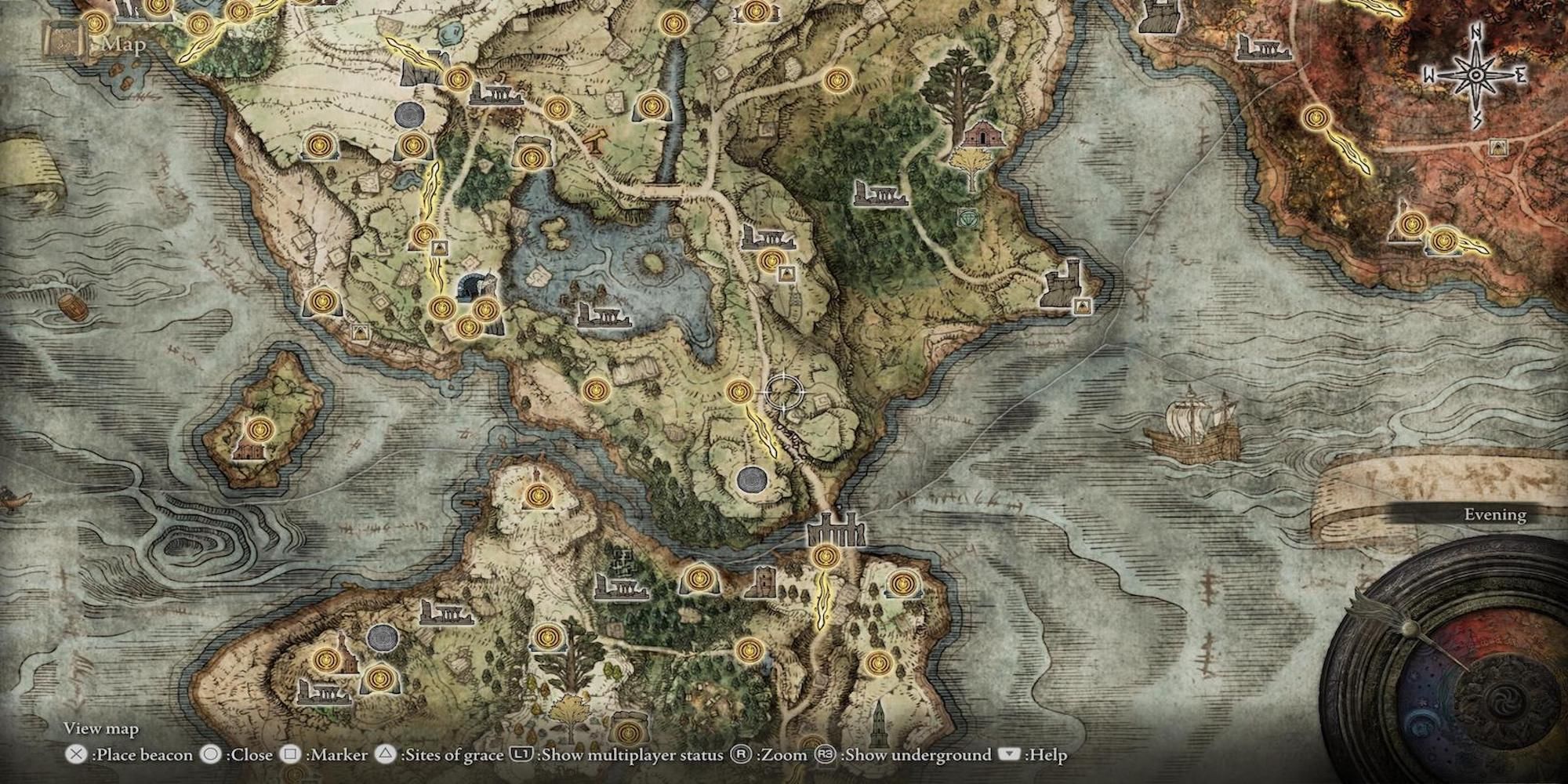The image size is (1568, 784).
Task: Choose the site of grace under the bridge gate
Action: (823, 557)
